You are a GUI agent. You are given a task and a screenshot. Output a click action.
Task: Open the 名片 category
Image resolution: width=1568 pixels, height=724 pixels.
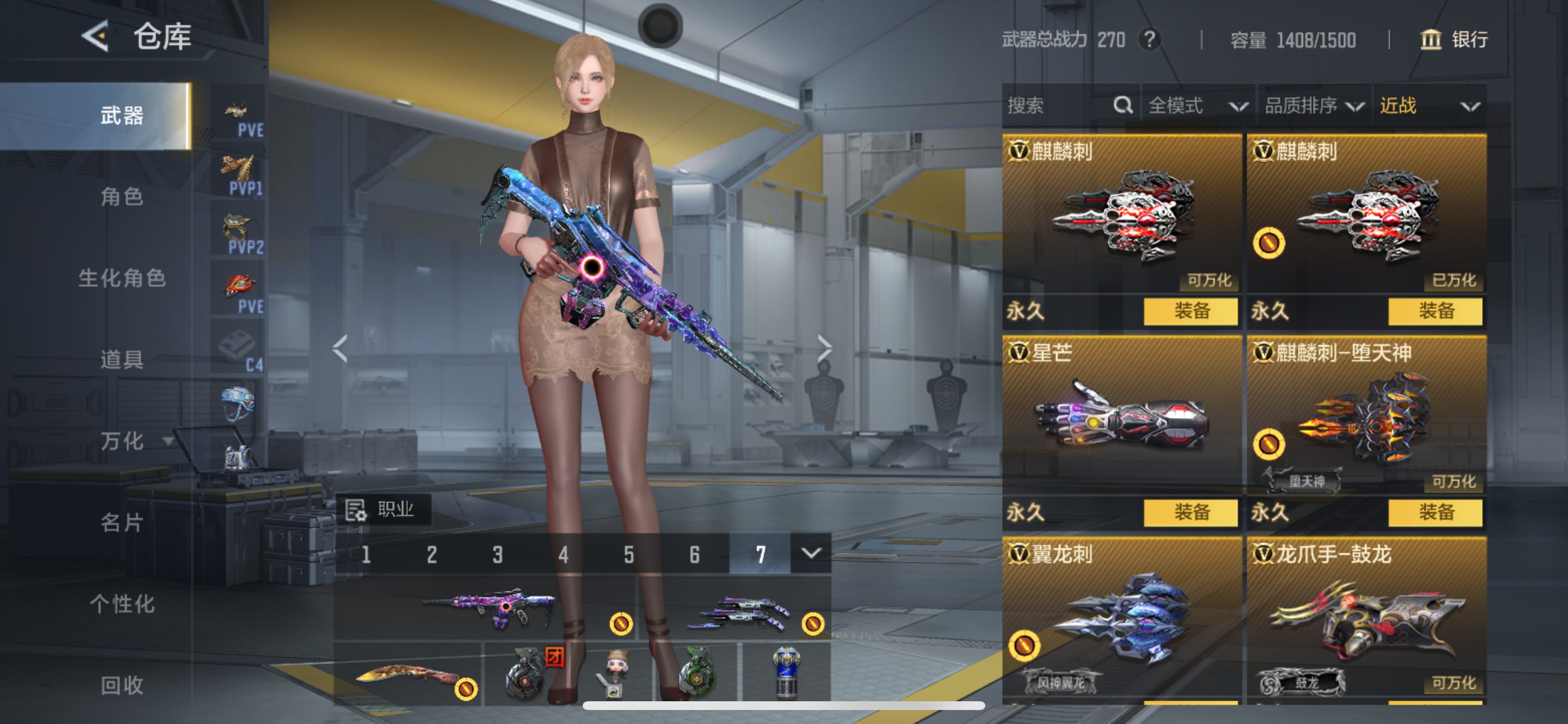coord(122,522)
